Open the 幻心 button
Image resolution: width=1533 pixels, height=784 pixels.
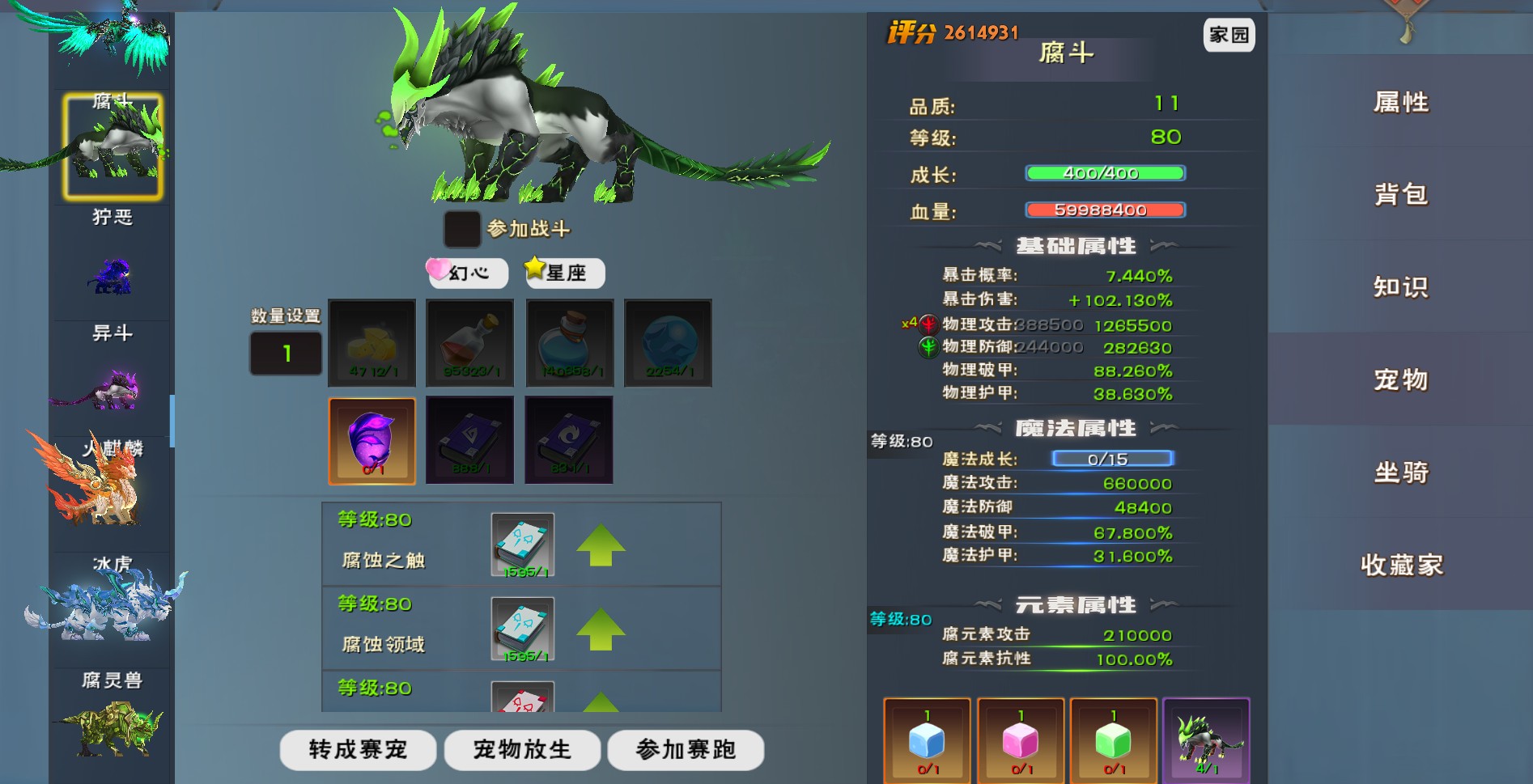(x=468, y=273)
